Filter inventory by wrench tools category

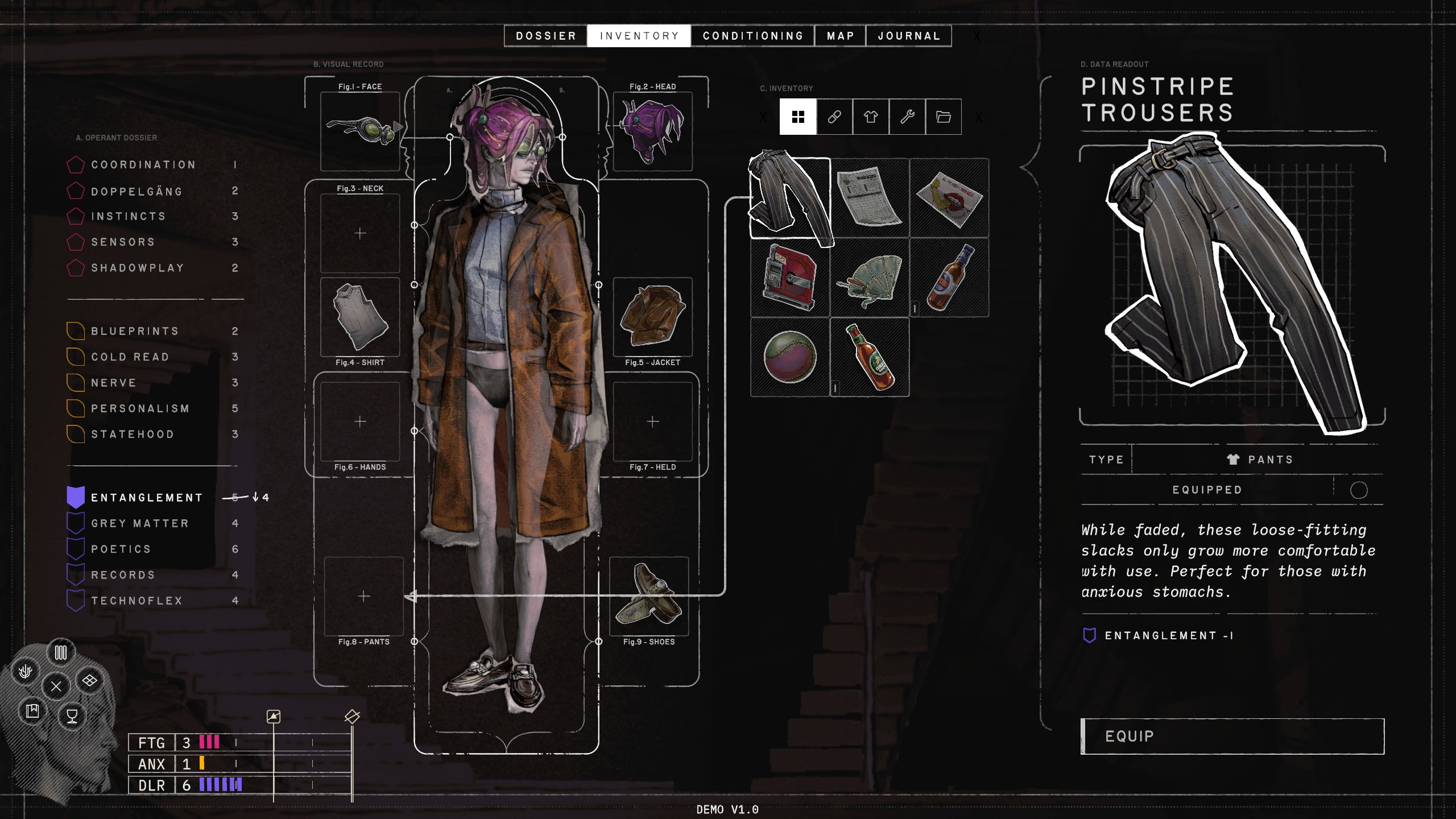[907, 117]
